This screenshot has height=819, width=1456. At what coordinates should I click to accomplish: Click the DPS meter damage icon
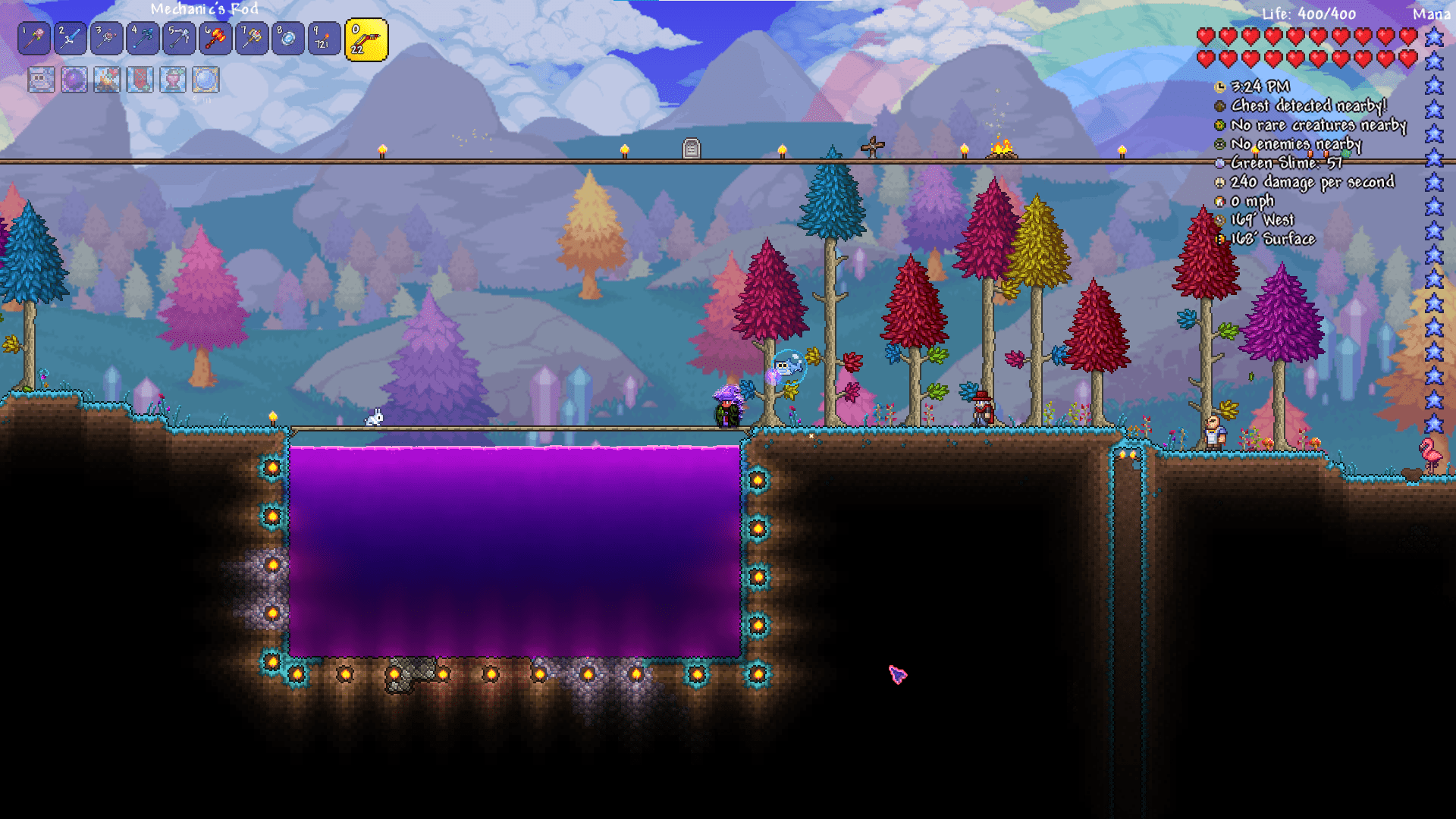[1219, 182]
